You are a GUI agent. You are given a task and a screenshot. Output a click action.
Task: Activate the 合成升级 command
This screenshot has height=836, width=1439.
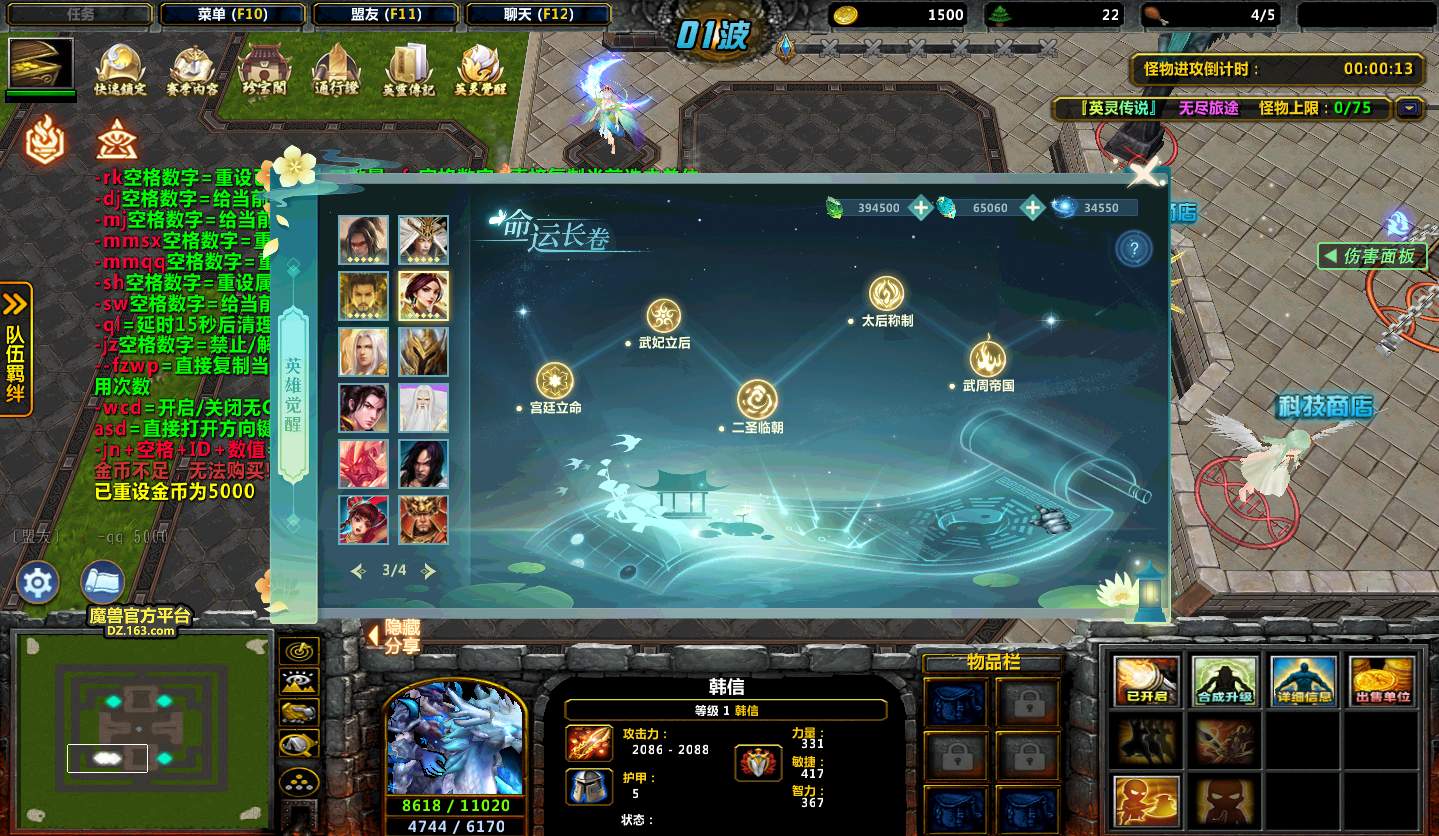click(1225, 681)
